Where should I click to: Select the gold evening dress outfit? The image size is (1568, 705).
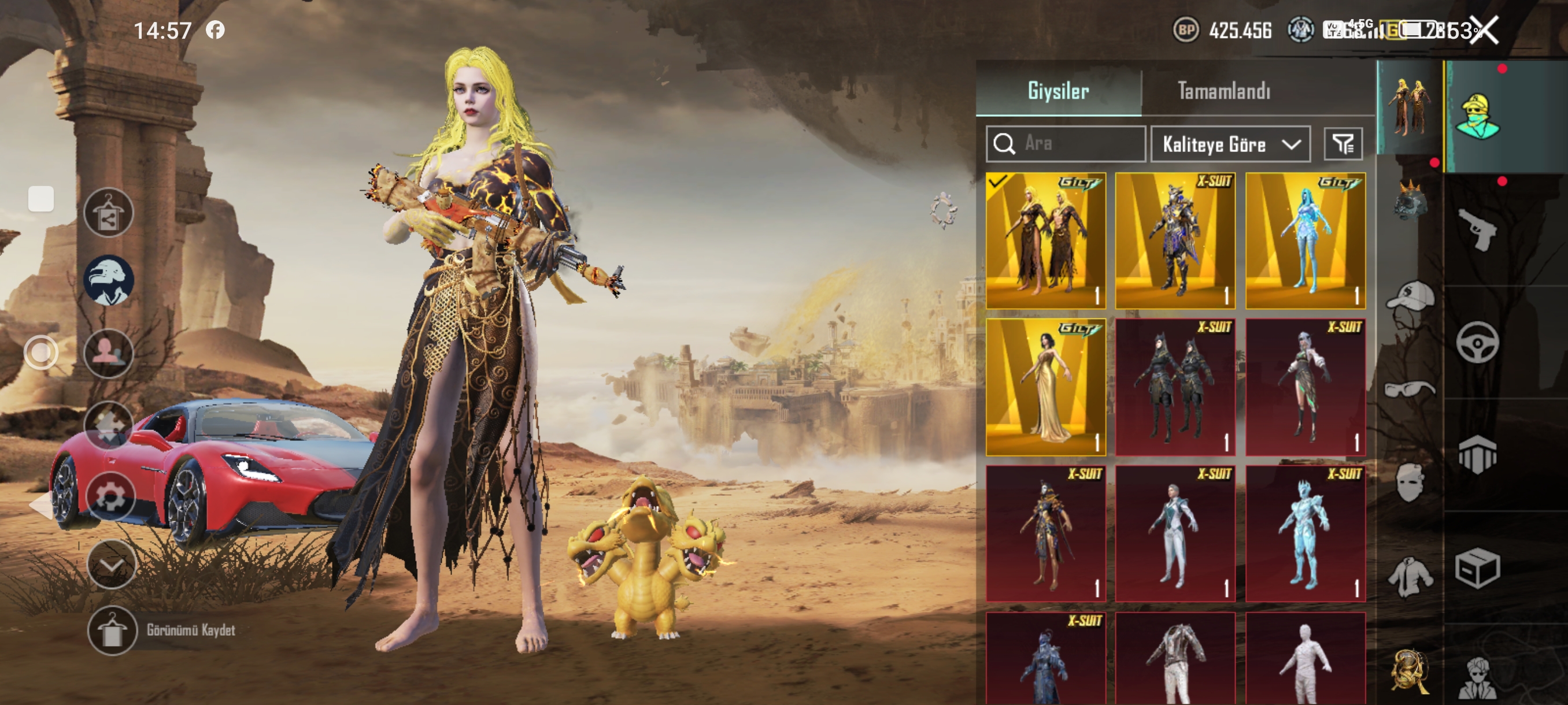1046,387
